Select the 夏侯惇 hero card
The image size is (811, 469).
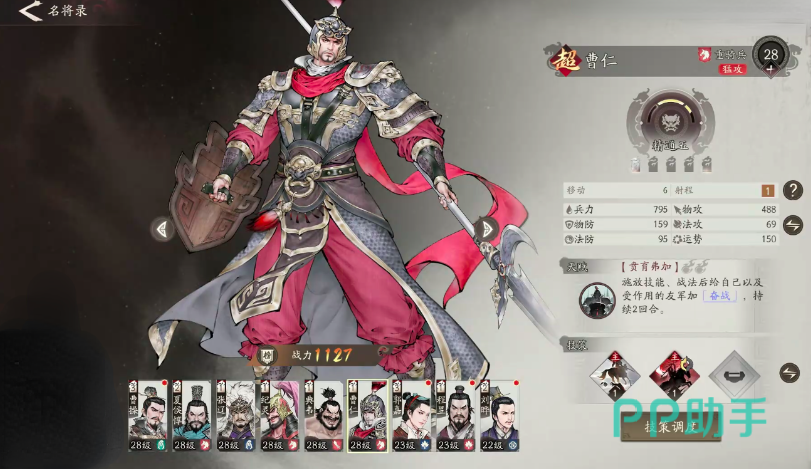(x=190, y=416)
